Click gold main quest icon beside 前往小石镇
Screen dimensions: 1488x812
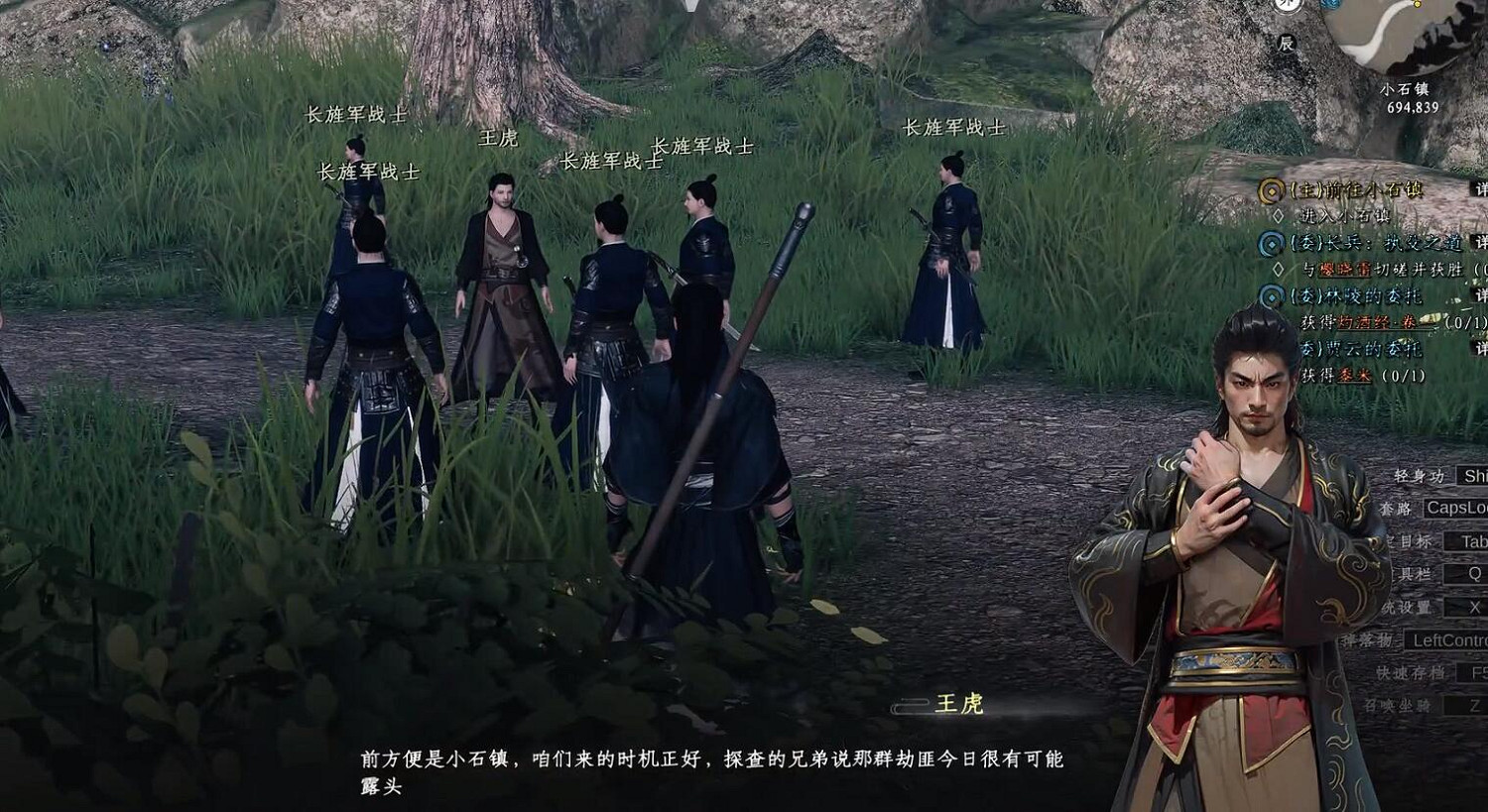click(1270, 190)
